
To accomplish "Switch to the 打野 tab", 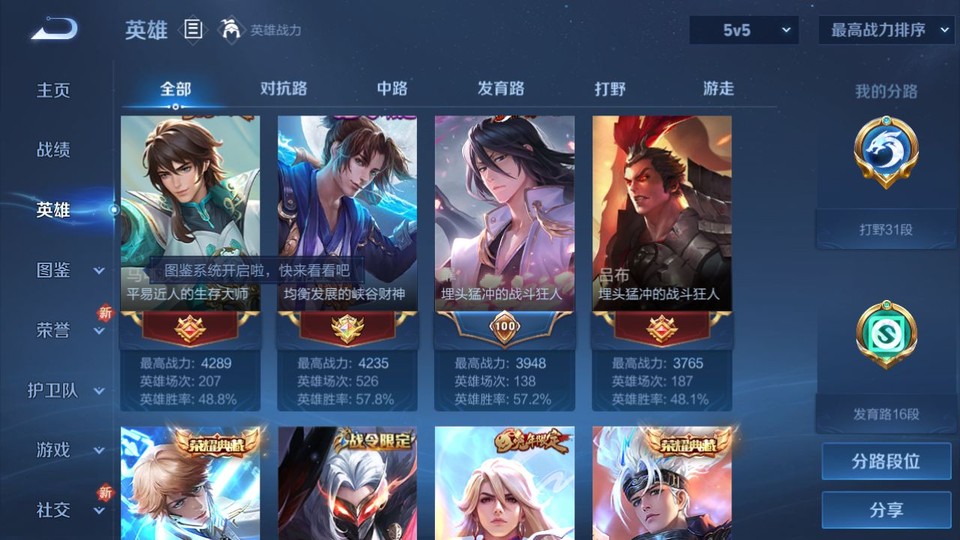I will (x=610, y=88).
